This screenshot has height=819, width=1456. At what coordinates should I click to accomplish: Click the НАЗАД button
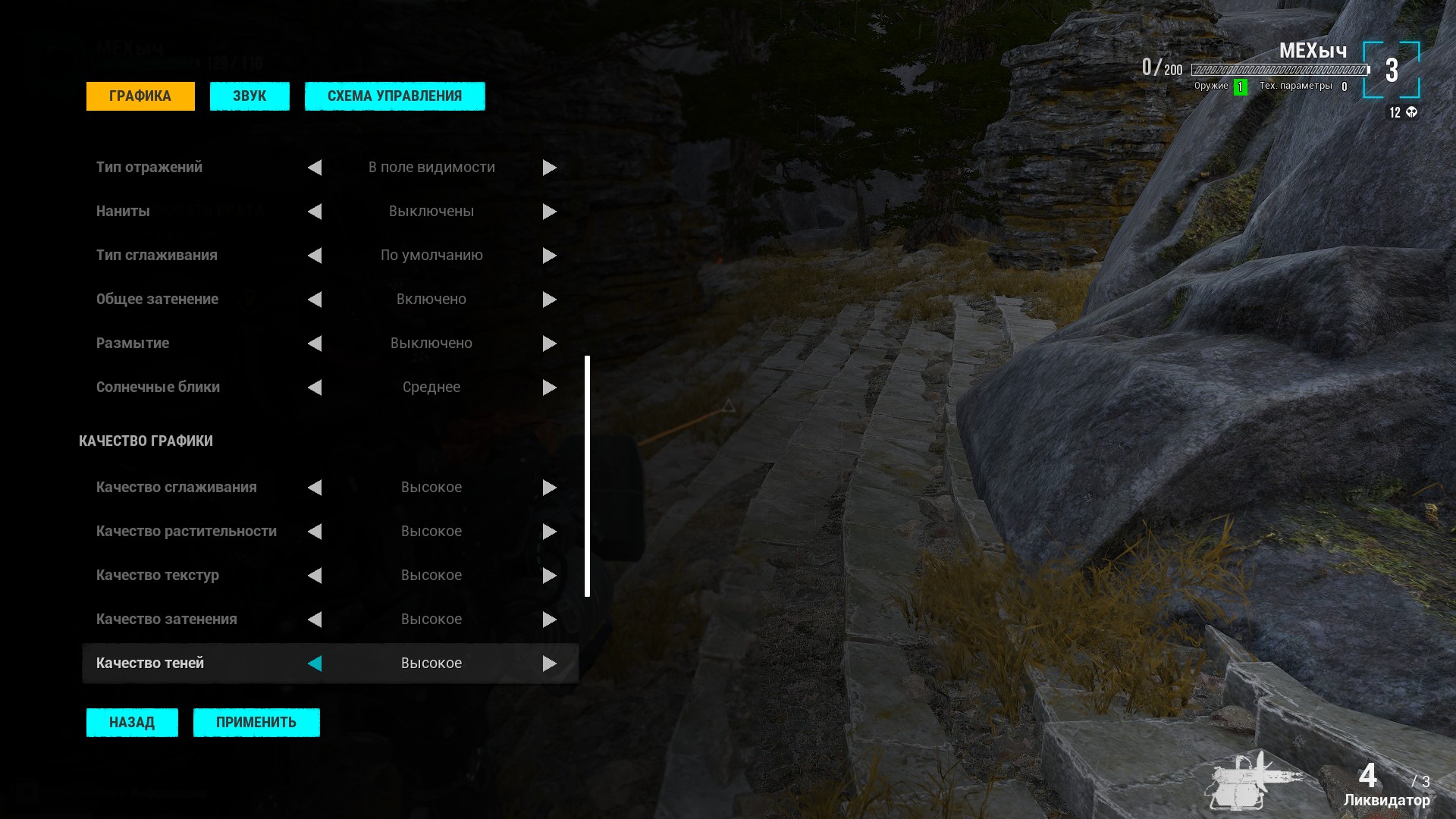pyautogui.click(x=132, y=723)
